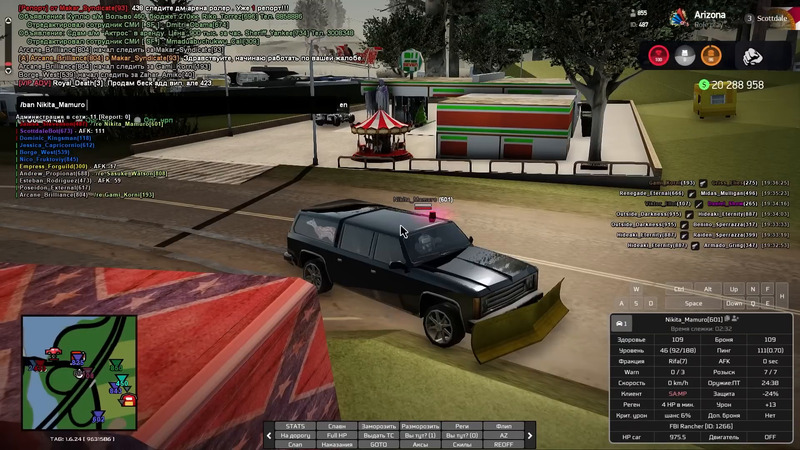Select the Выдать ТС button
This screenshot has height=450, width=800.
(x=379, y=435)
